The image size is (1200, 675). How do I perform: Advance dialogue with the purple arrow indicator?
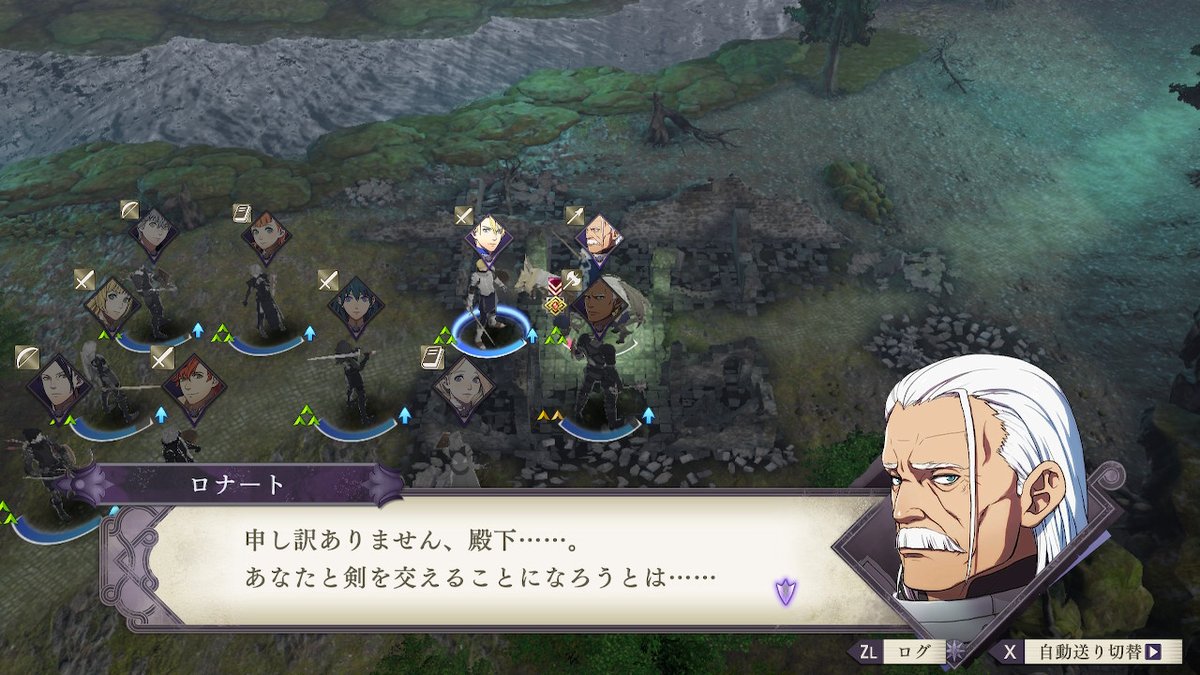coord(785,591)
